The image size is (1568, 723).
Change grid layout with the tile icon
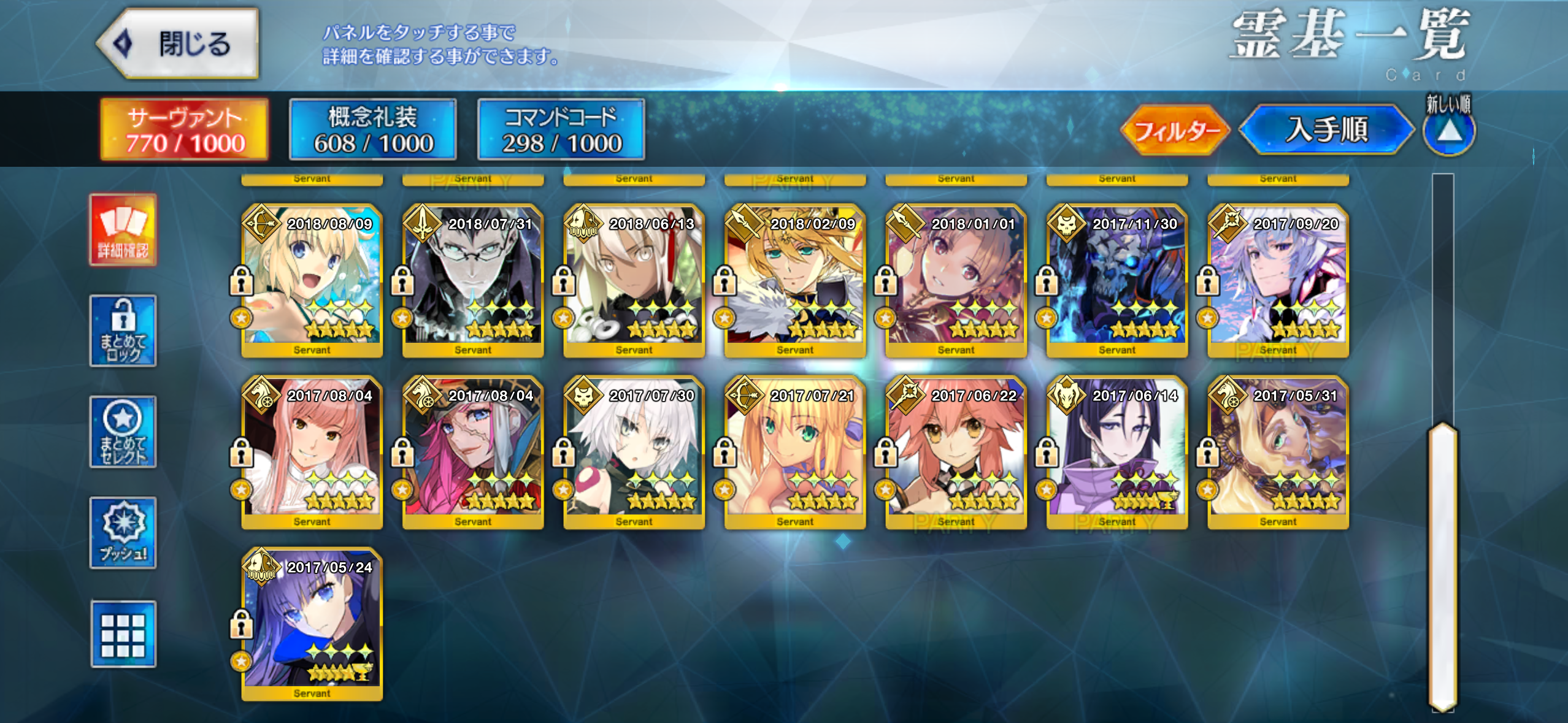[123, 634]
